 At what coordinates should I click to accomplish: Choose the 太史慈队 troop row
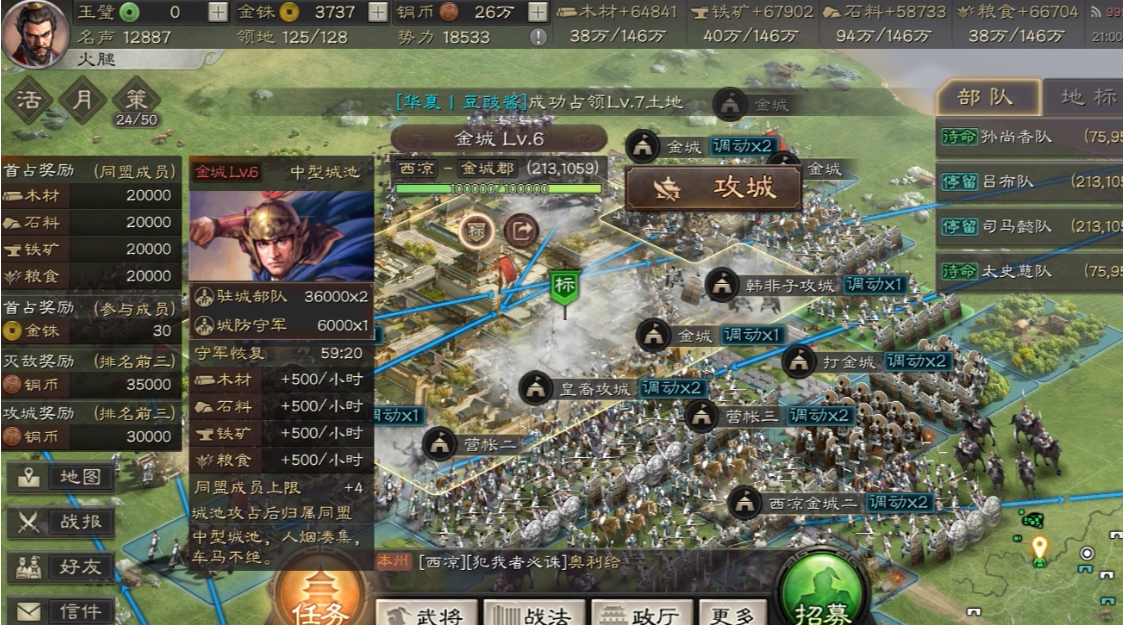coord(1030,271)
